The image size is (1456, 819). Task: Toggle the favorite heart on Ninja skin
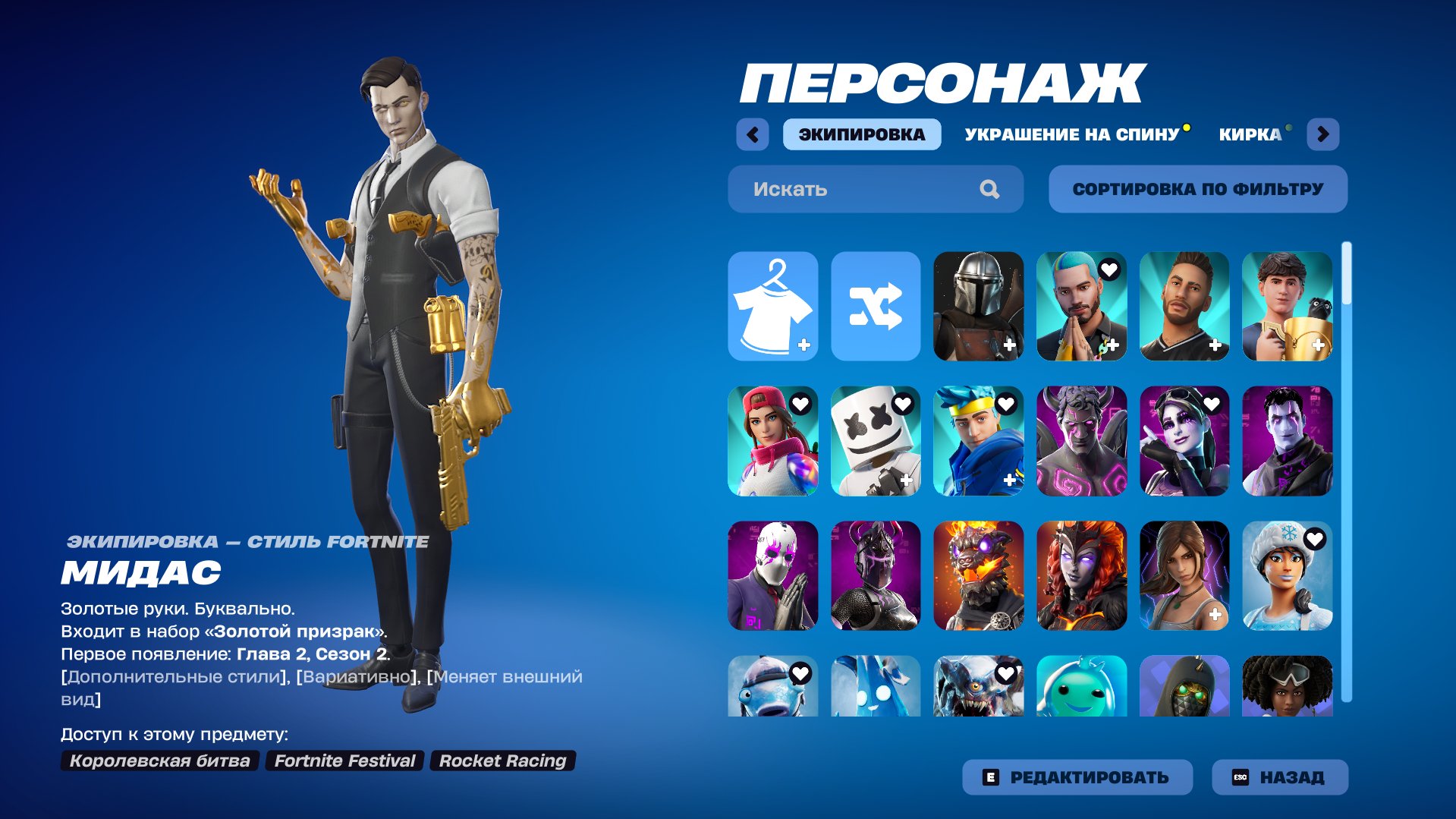pyautogui.click(x=1007, y=405)
